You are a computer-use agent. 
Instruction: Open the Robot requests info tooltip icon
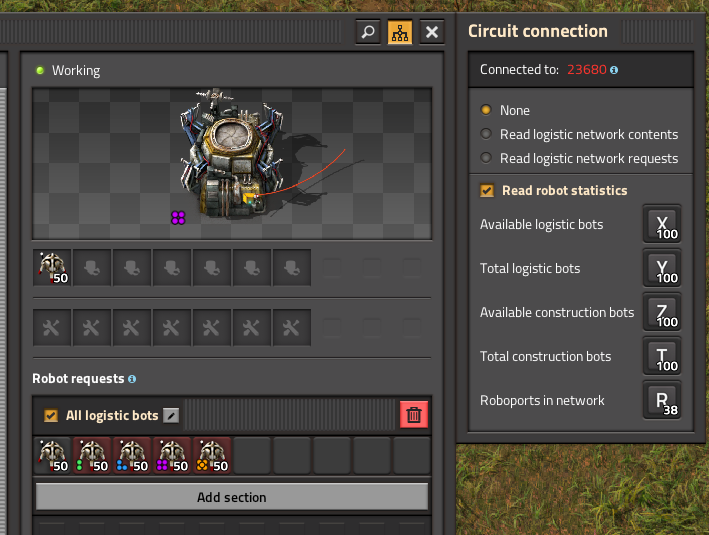(132, 380)
